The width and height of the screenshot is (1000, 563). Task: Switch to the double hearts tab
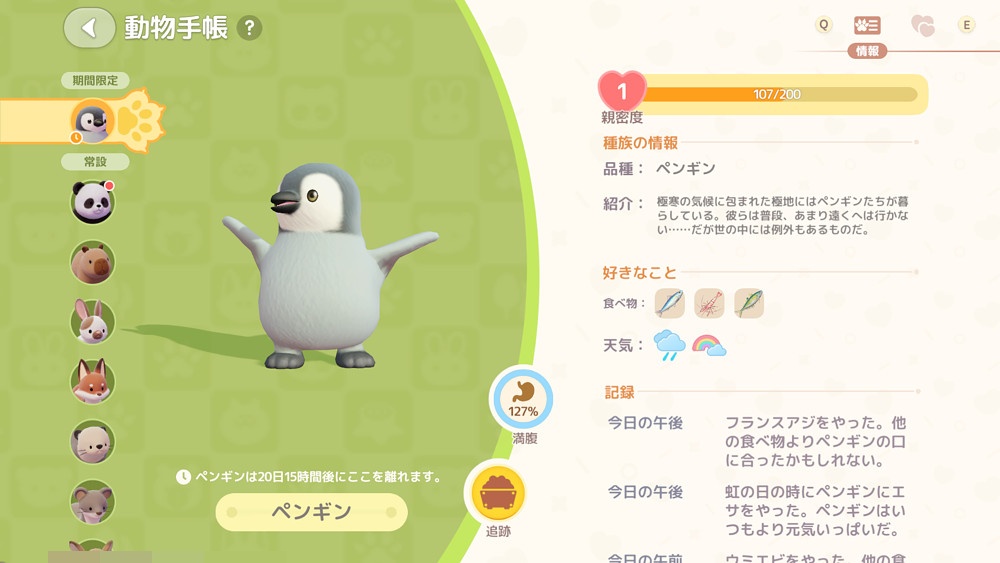coord(922,26)
